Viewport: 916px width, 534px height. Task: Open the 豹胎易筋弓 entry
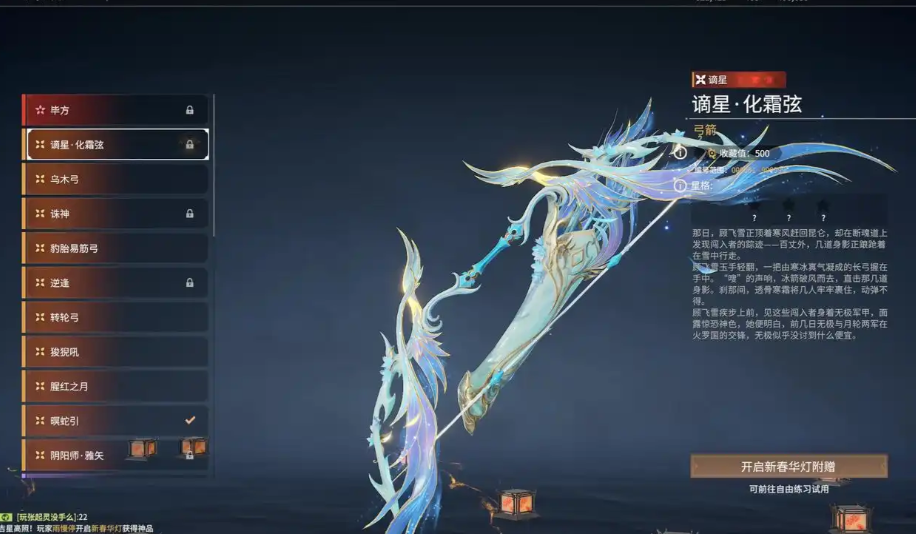coord(115,248)
